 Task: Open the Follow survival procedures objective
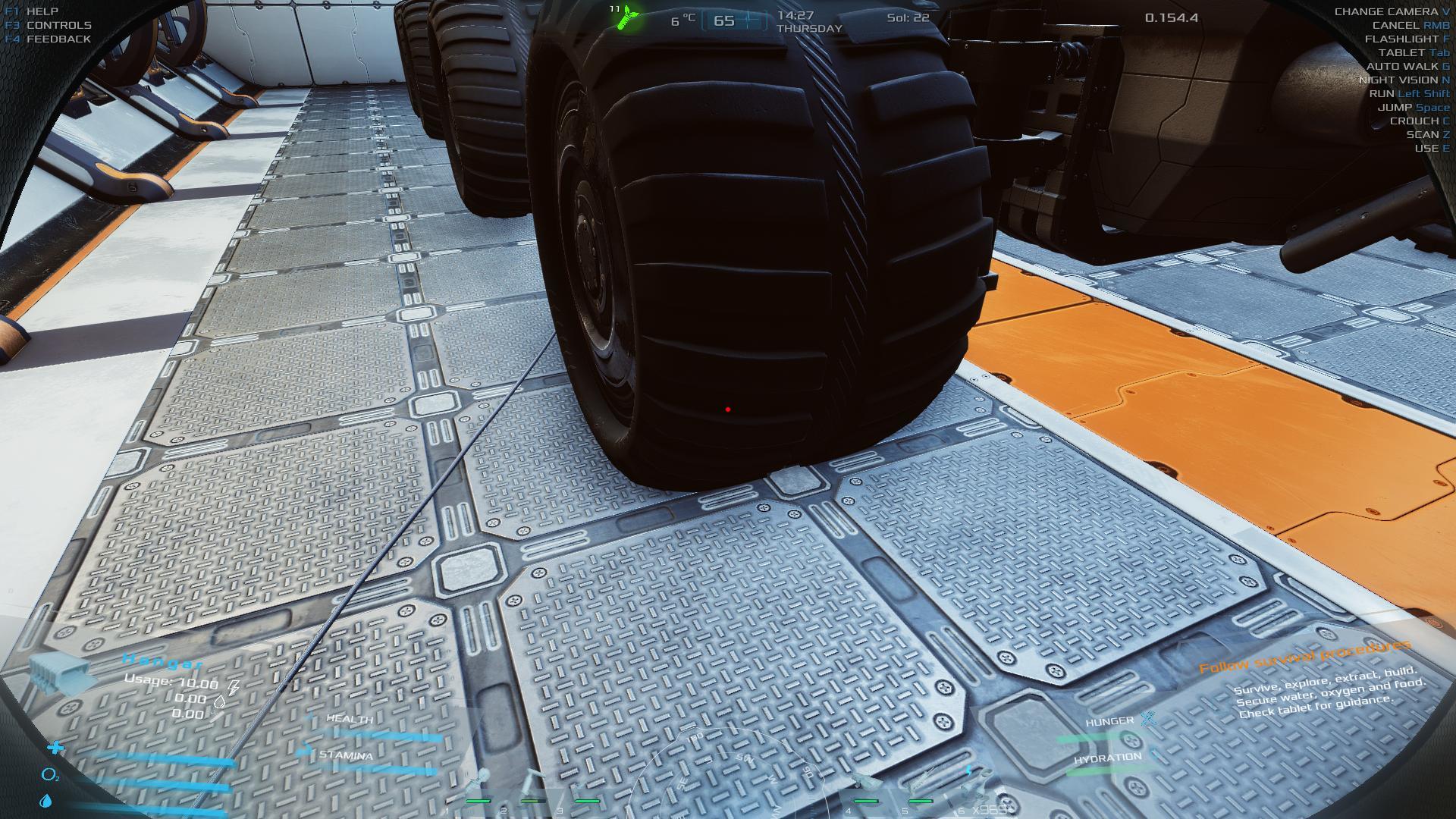coord(1304,657)
